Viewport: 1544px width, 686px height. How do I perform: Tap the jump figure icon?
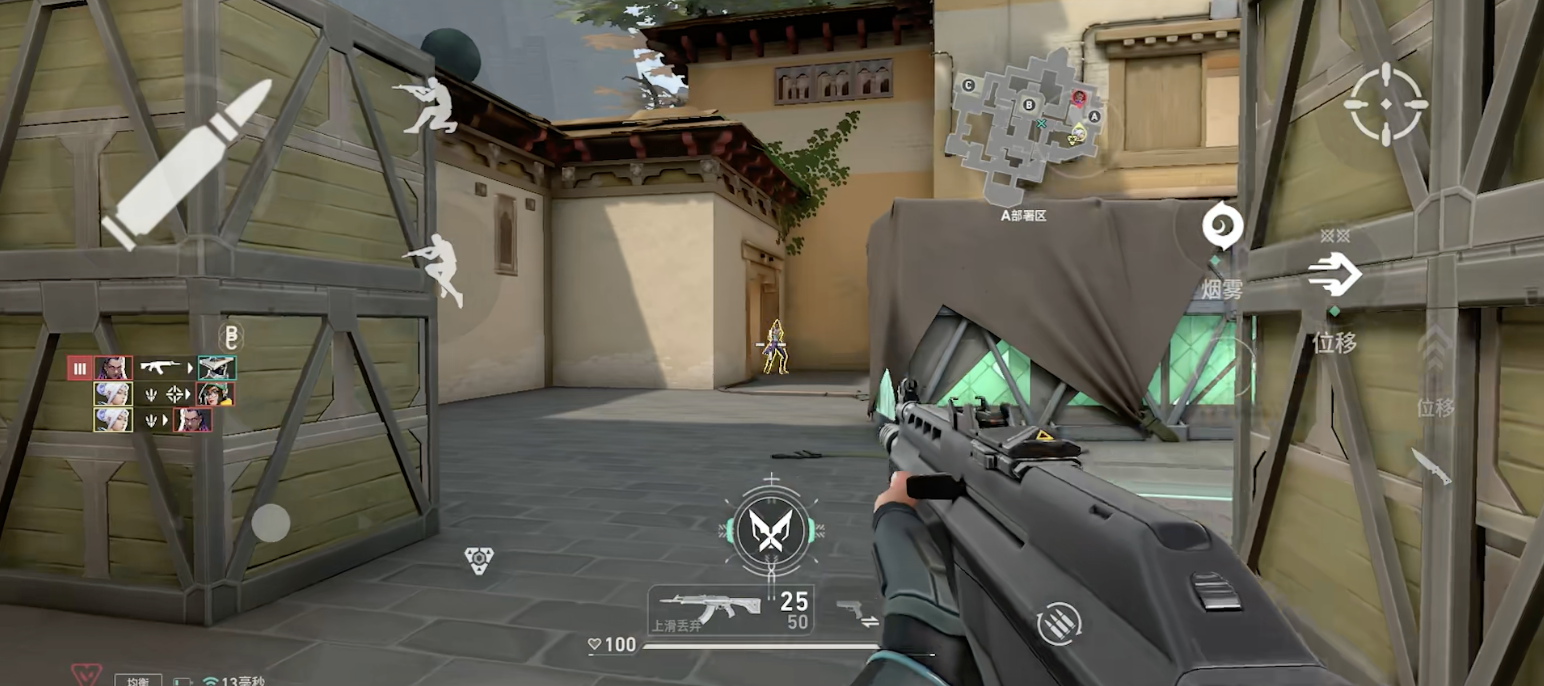pyautogui.click(x=438, y=267)
